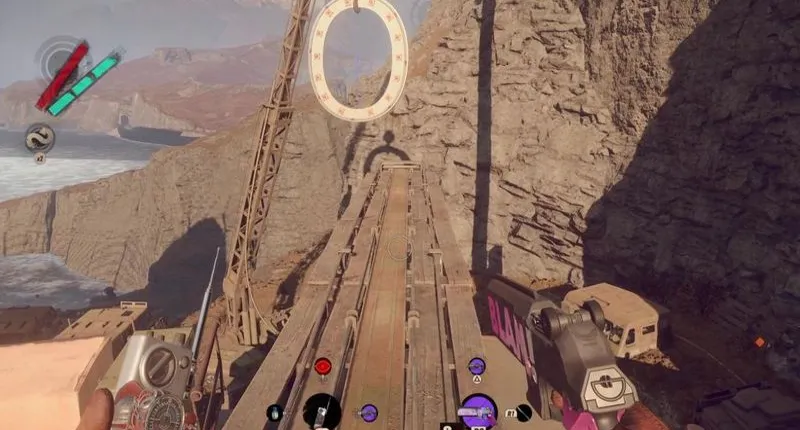Switch to the small purple weapon left of center
The width and height of the screenshot is (800, 430).
(369, 411)
